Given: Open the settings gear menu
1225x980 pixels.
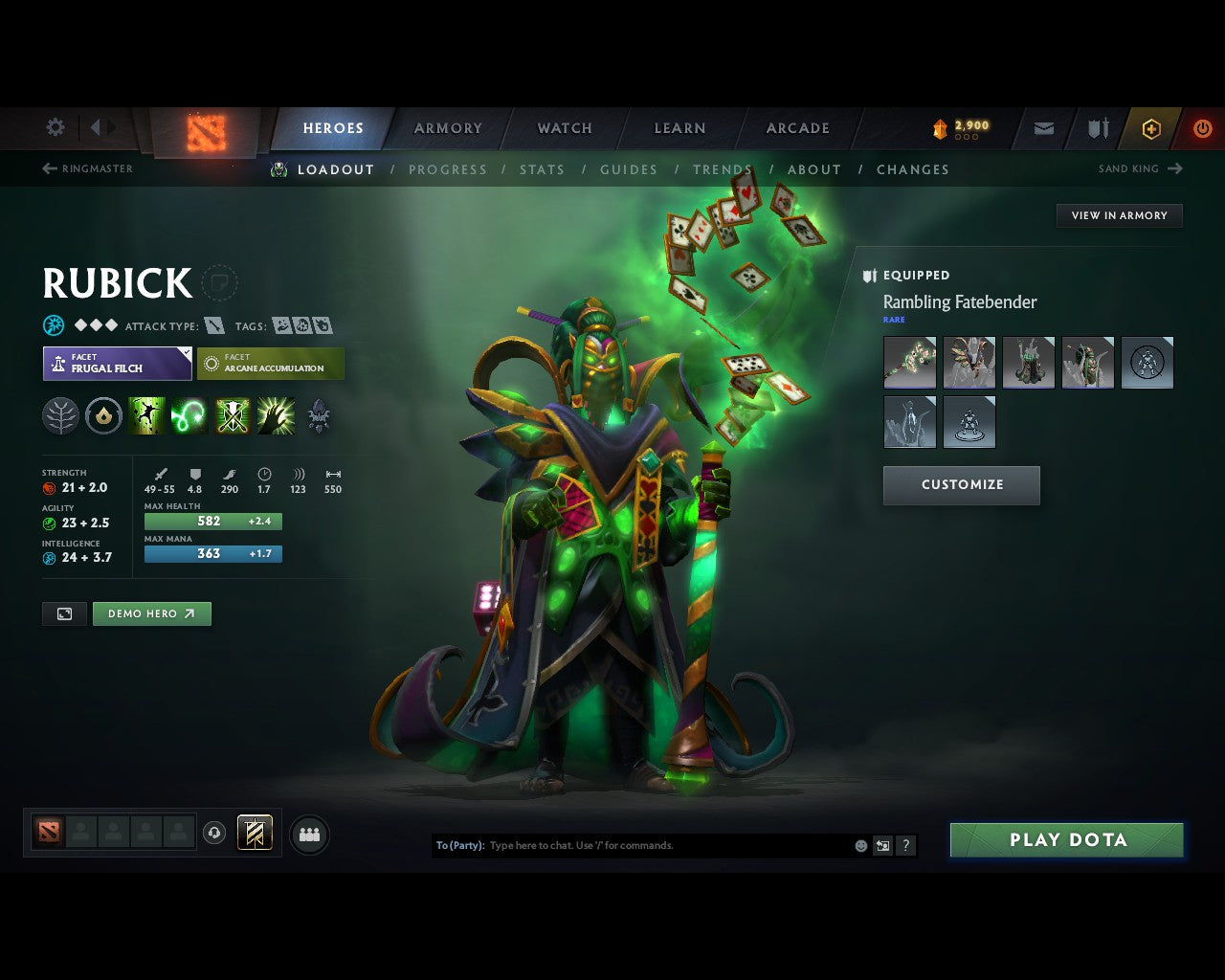Looking at the screenshot, I should point(56,127).
